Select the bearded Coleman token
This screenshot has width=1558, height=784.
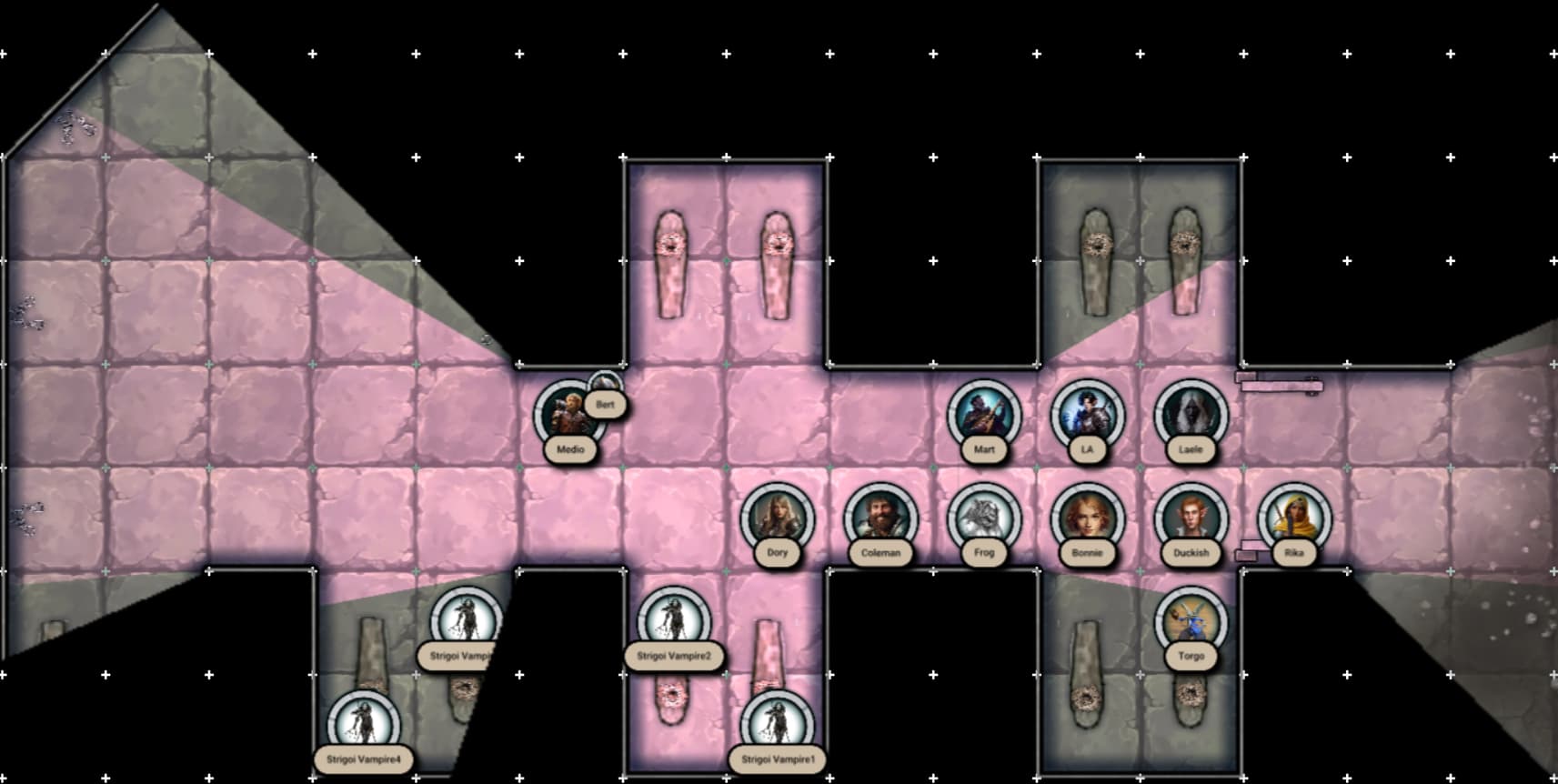pos(880,518)
